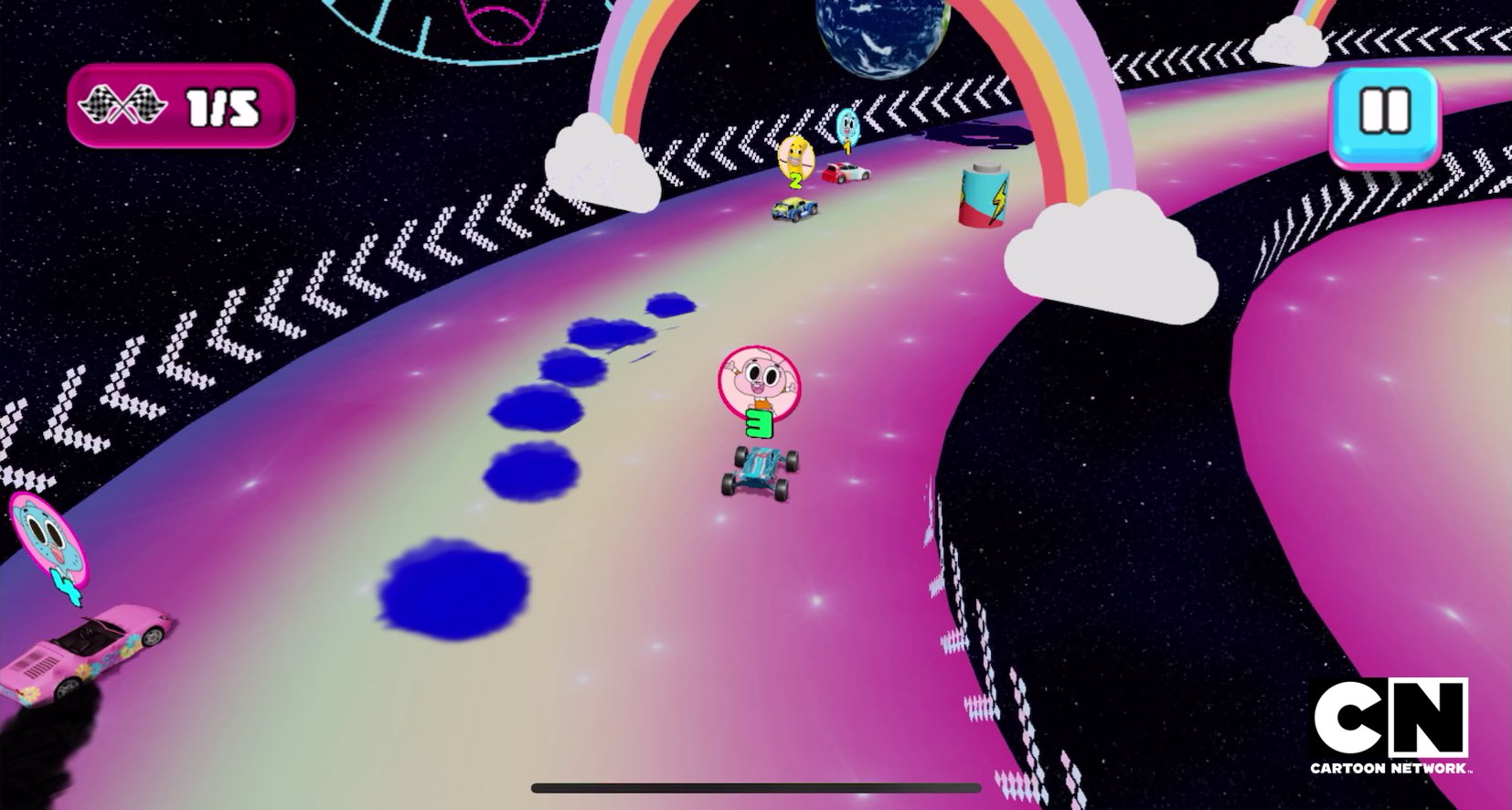Select the yellow number 2 rank badge

[794, 182]
